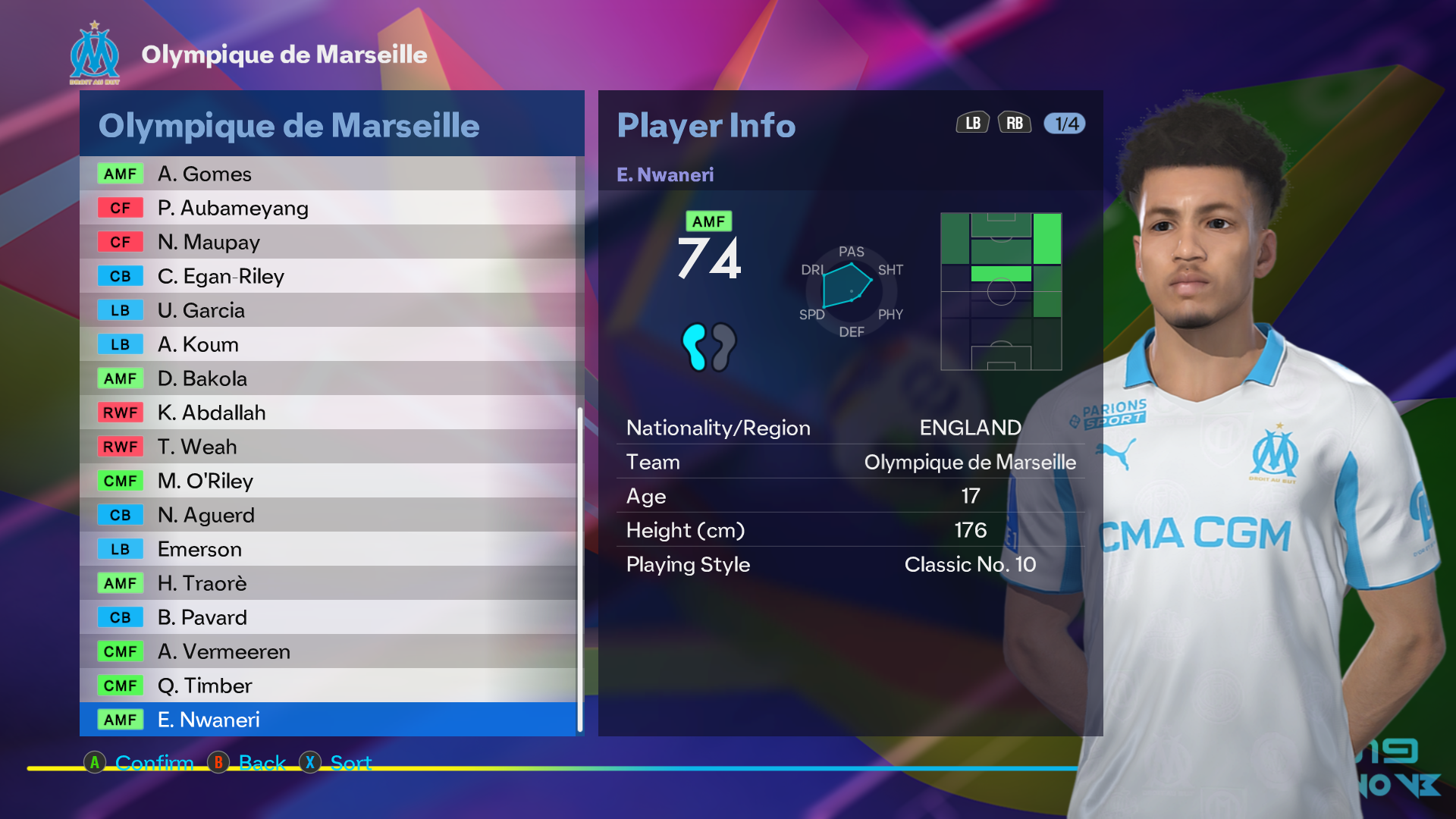Click the highlighted E. Nwaneri row
1456x819 pixels.
click(328, 720)
